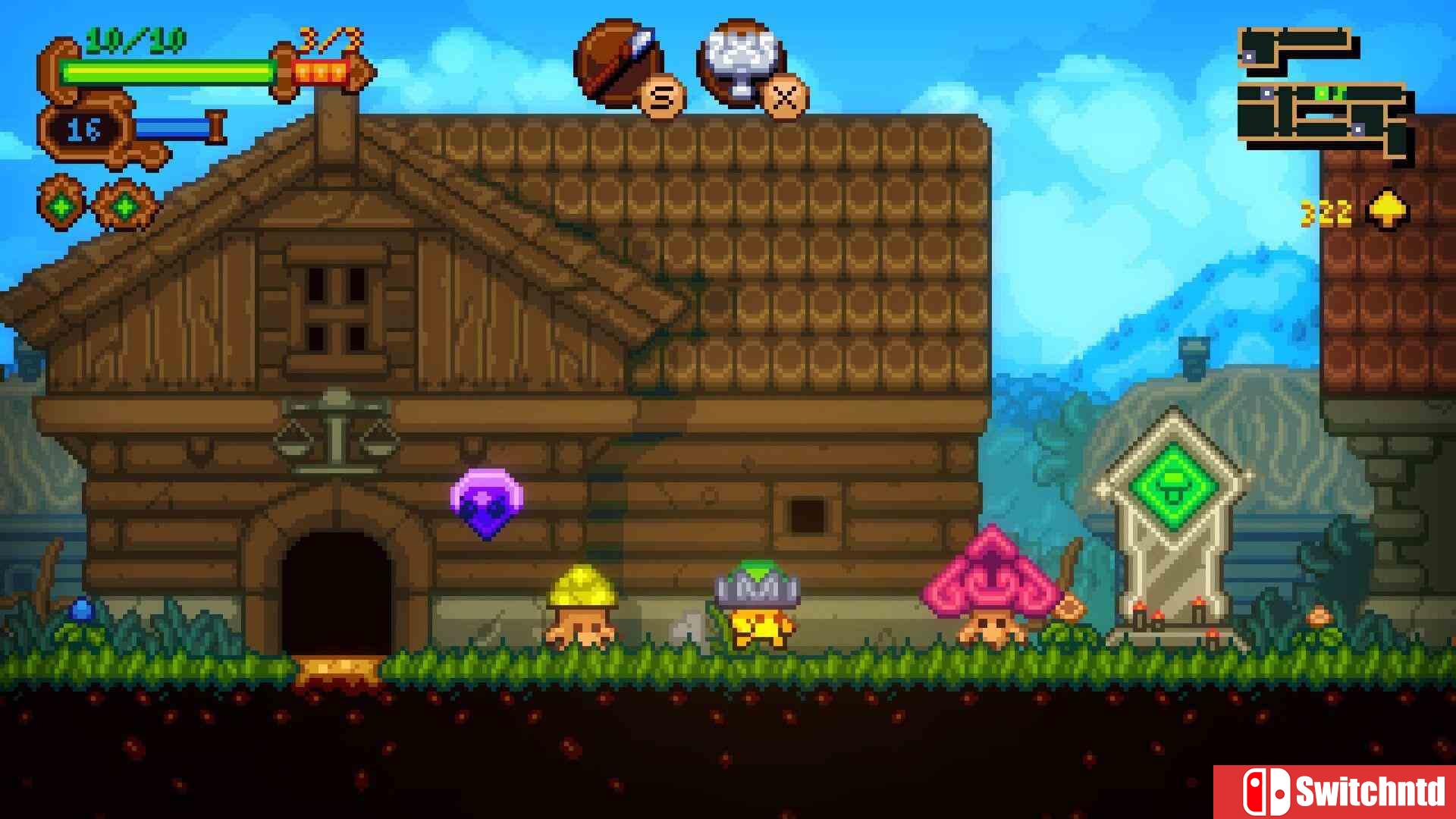Screen dimensions: 1456x819
Task: Toggle the green room marker on the minimap
Action: [x=1323, y=93]
